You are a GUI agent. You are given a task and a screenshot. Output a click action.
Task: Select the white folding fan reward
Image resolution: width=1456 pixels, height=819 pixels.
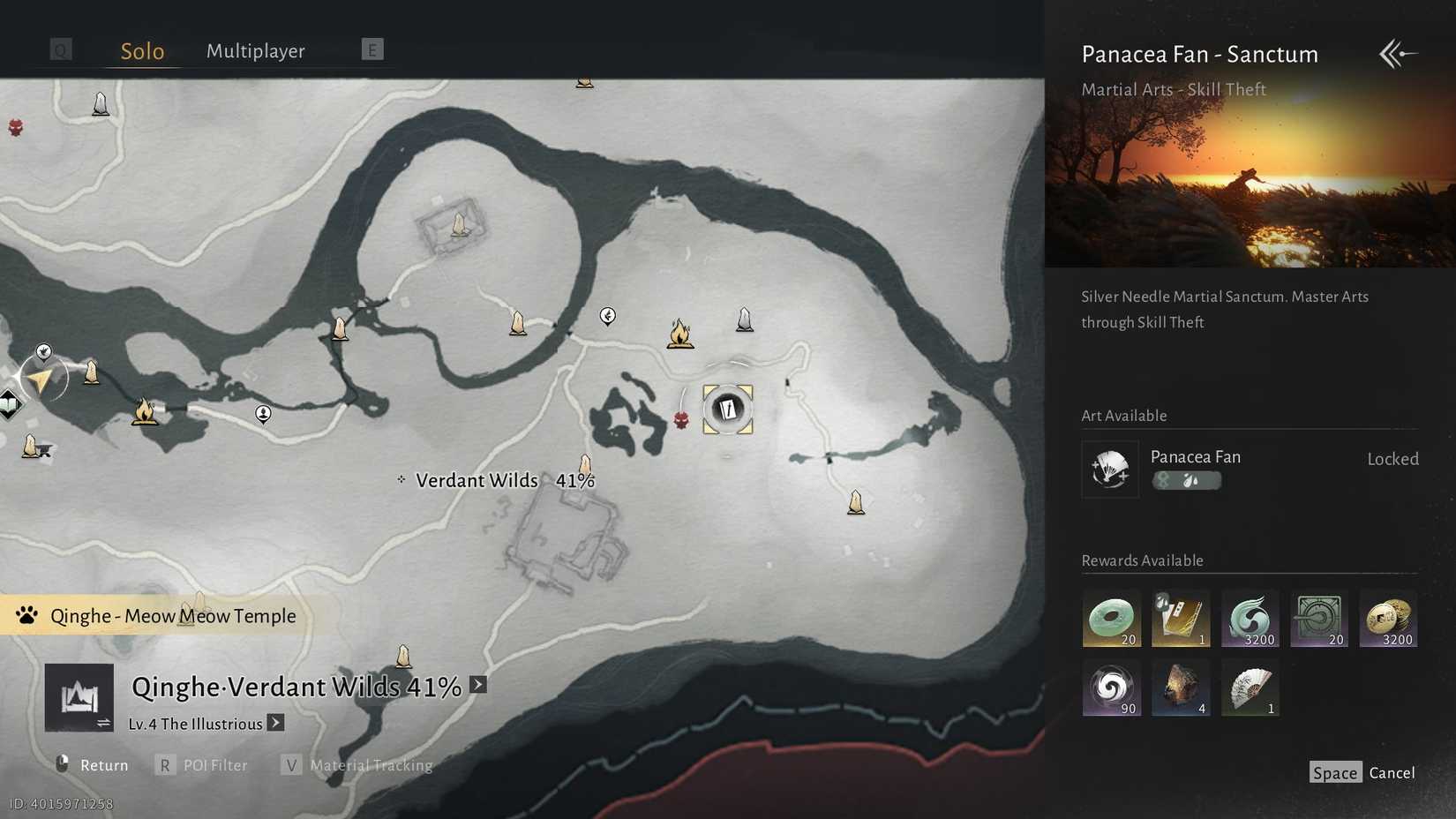pyautogui.click(x=1250, y=688)
